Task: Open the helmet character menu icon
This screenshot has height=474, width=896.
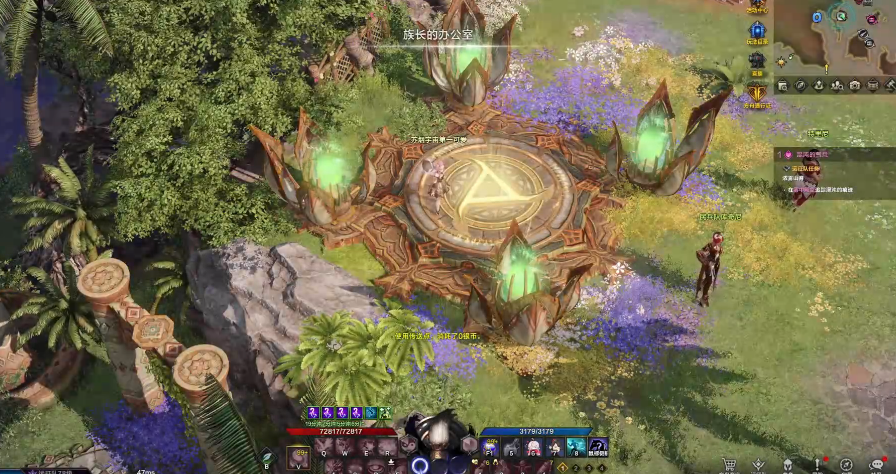Action: tap(788, 464)
